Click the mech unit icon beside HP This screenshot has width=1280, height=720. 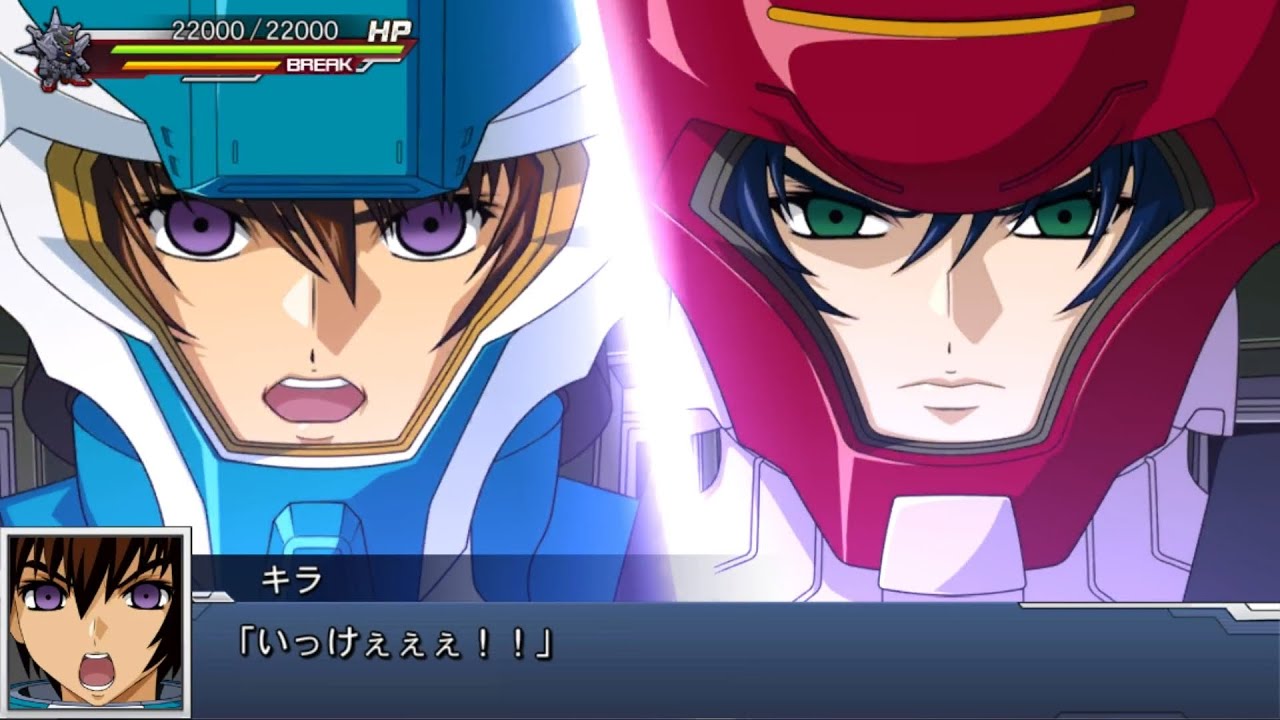[52, 49]
